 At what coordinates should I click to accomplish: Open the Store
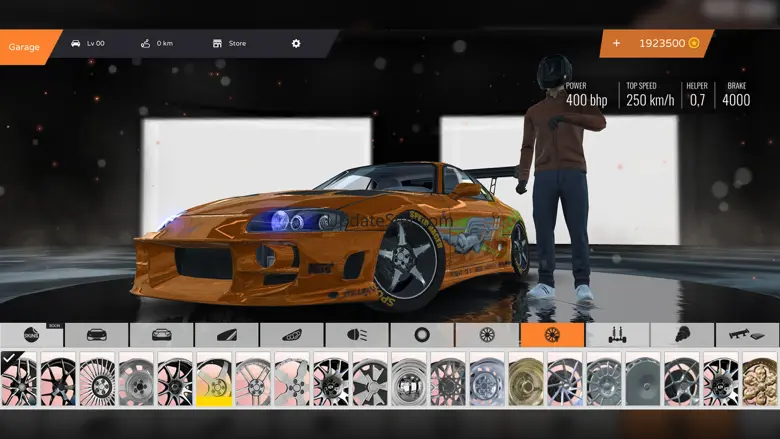pyautogui.click(x=229, y=44)
